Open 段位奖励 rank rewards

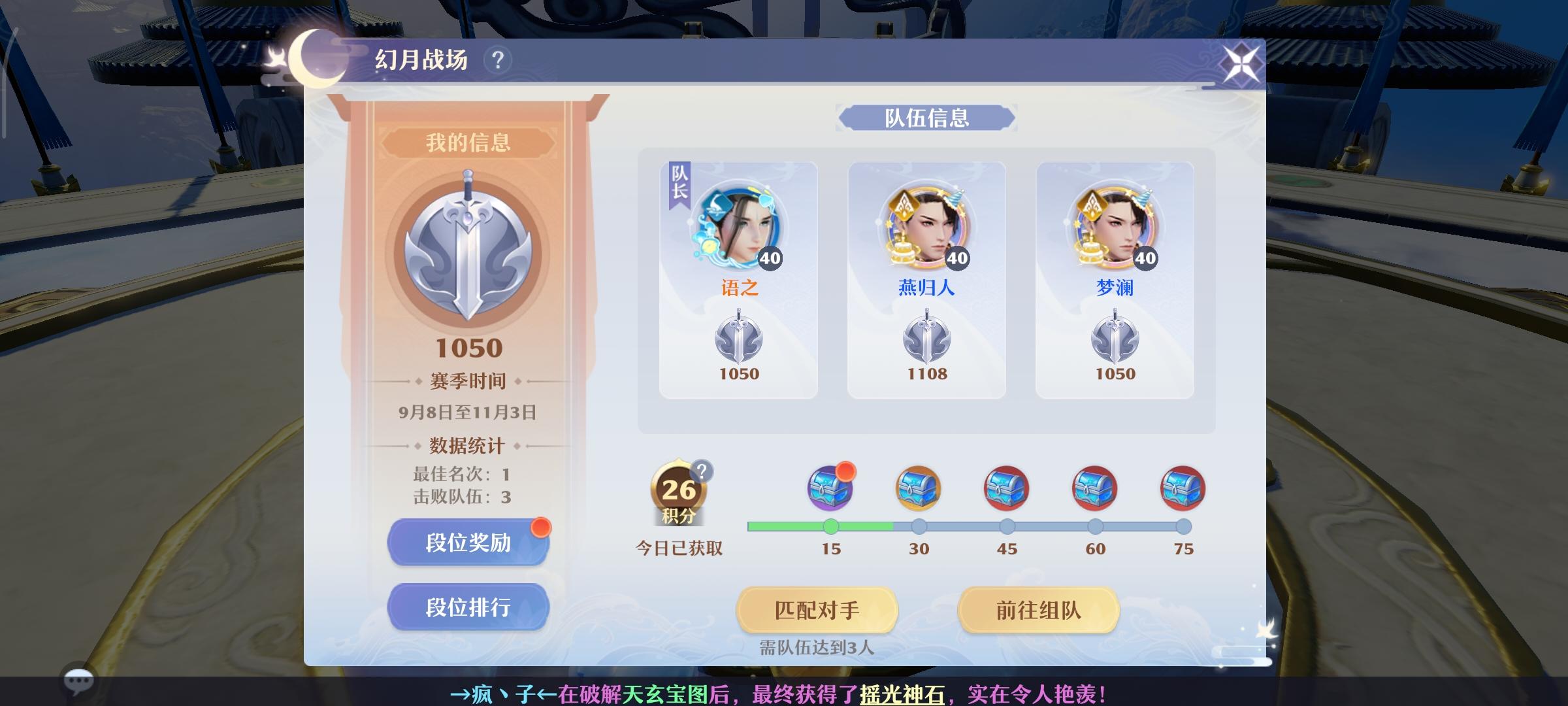point(468,541)
